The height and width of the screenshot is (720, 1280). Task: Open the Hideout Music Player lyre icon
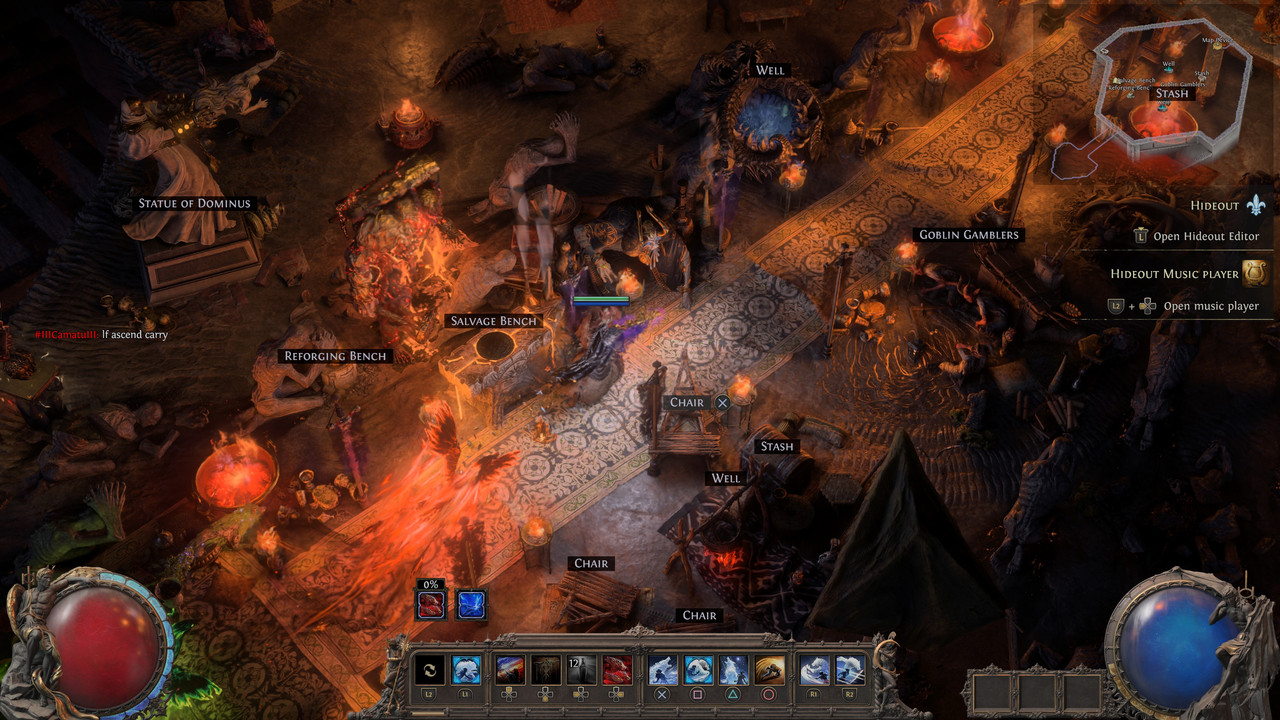click(x=1255, y=273)
